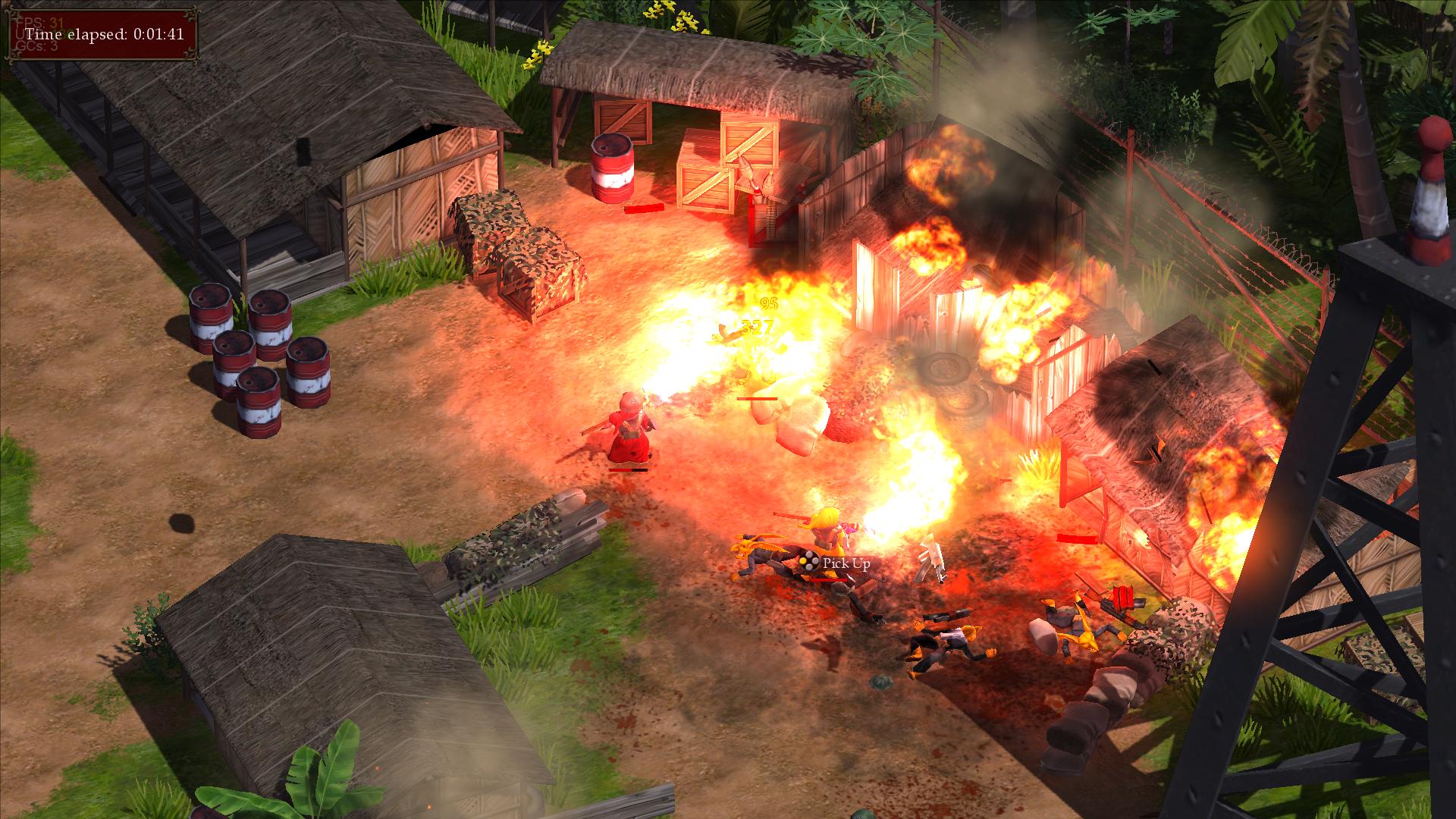The height and width of the screenshot is (819, 1456).
Task: Click the gamepad button icon beside Pick Up
Action: pos(810,560)
